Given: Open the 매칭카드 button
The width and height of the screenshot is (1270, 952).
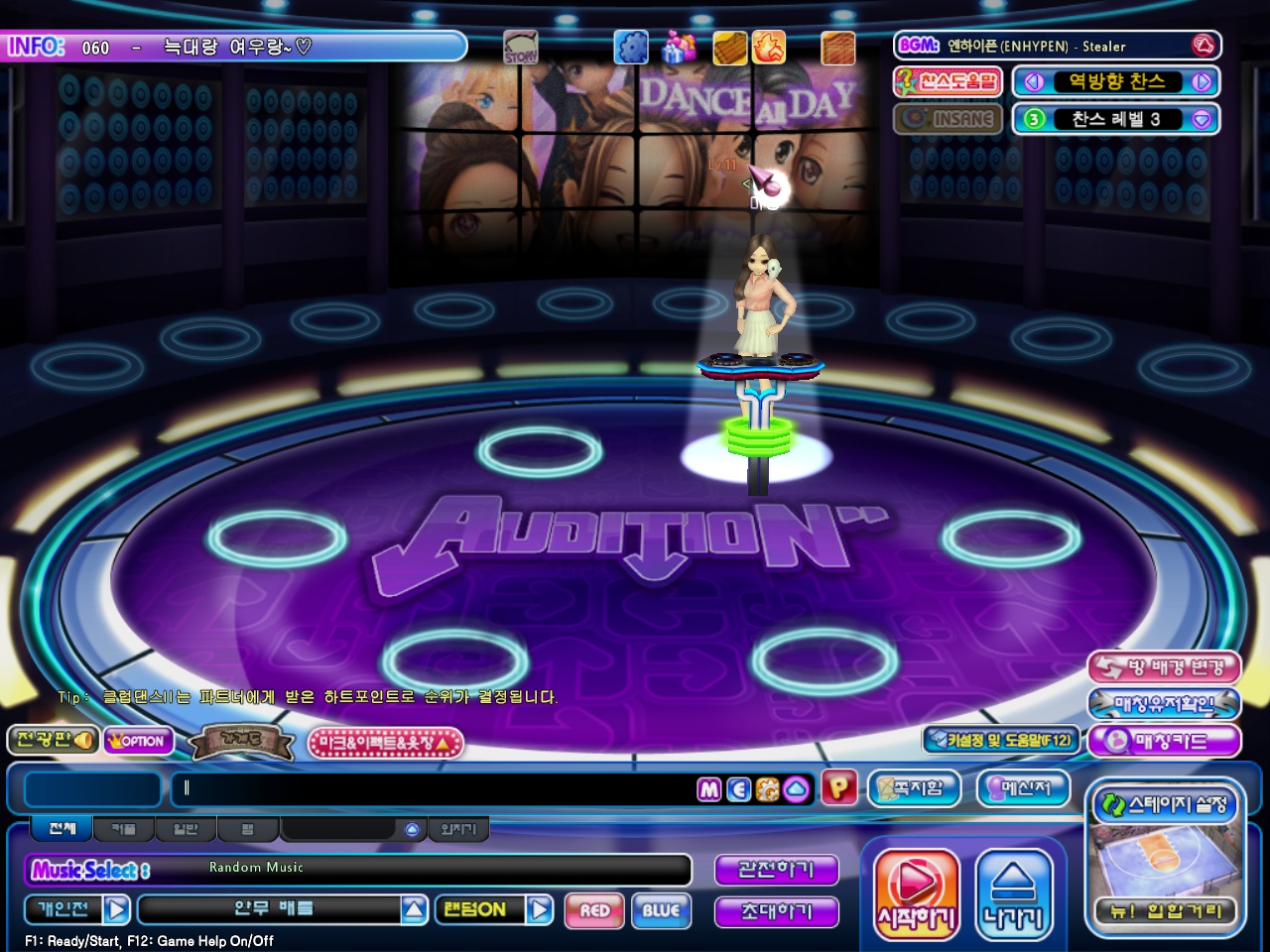Looking at the screenshot, I should 1164,741.
